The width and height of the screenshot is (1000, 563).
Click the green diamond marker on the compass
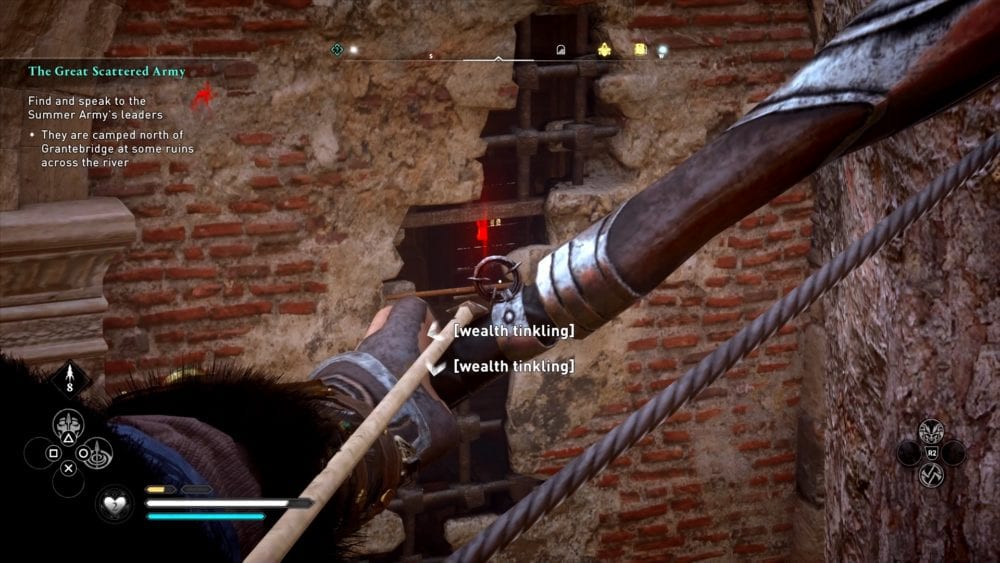(337, 49)
